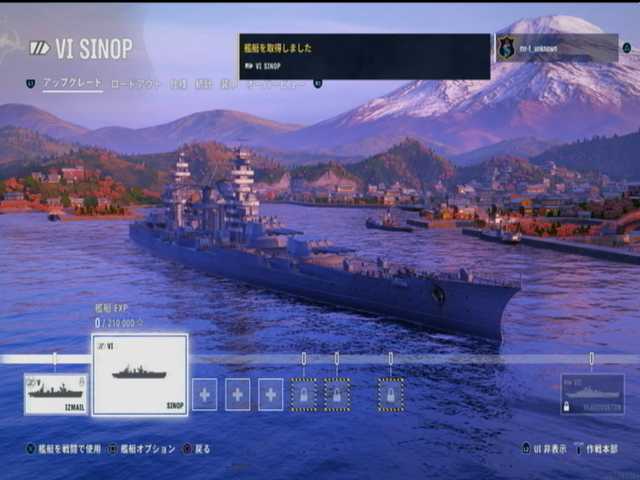The height and width of the screenshot is (480, 640).
Task: Choose the highlighted SINOP ship card
Action: click(x=140, y=375)
